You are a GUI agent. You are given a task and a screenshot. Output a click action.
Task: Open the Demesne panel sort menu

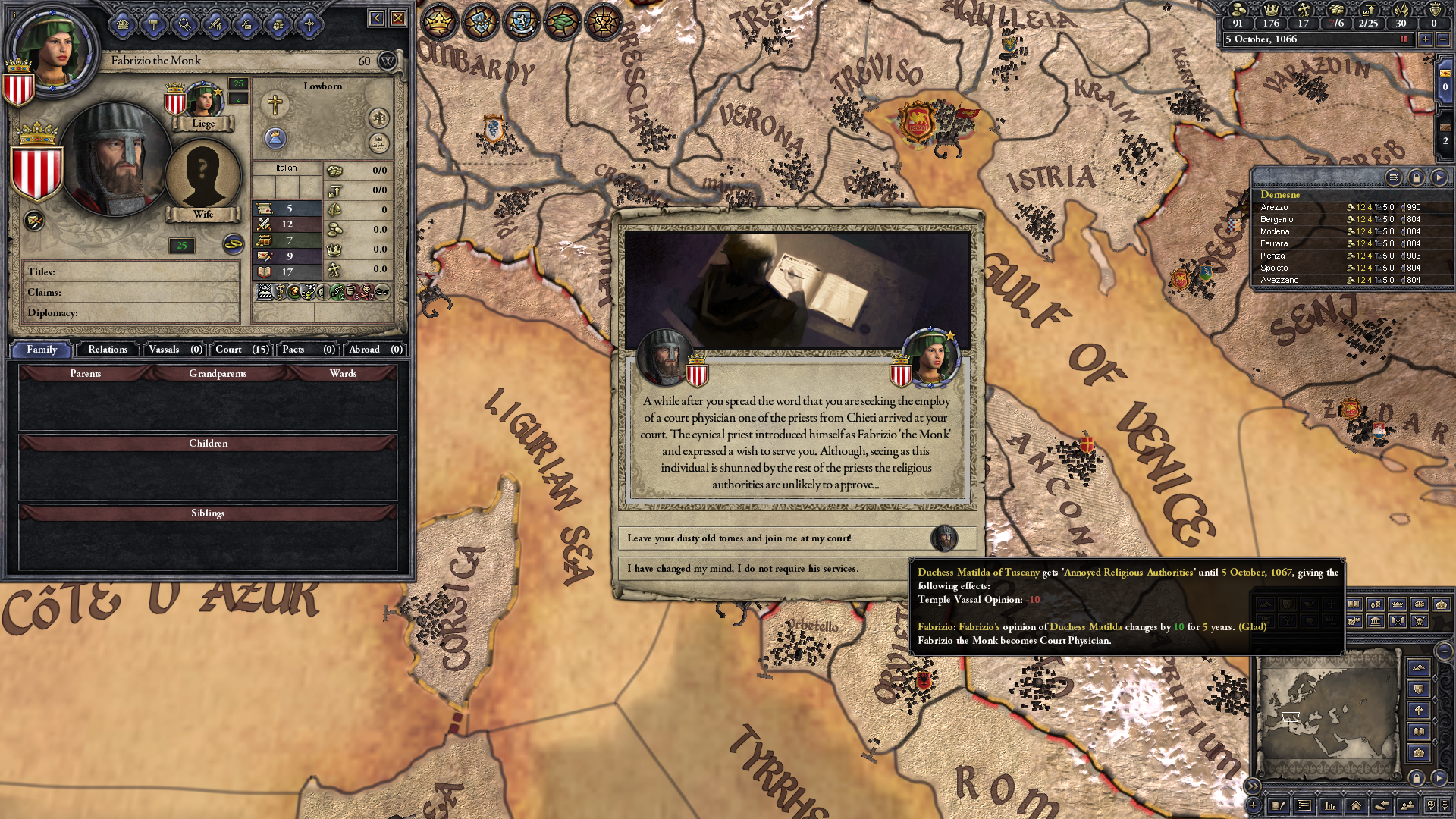tap(1395, 177)
